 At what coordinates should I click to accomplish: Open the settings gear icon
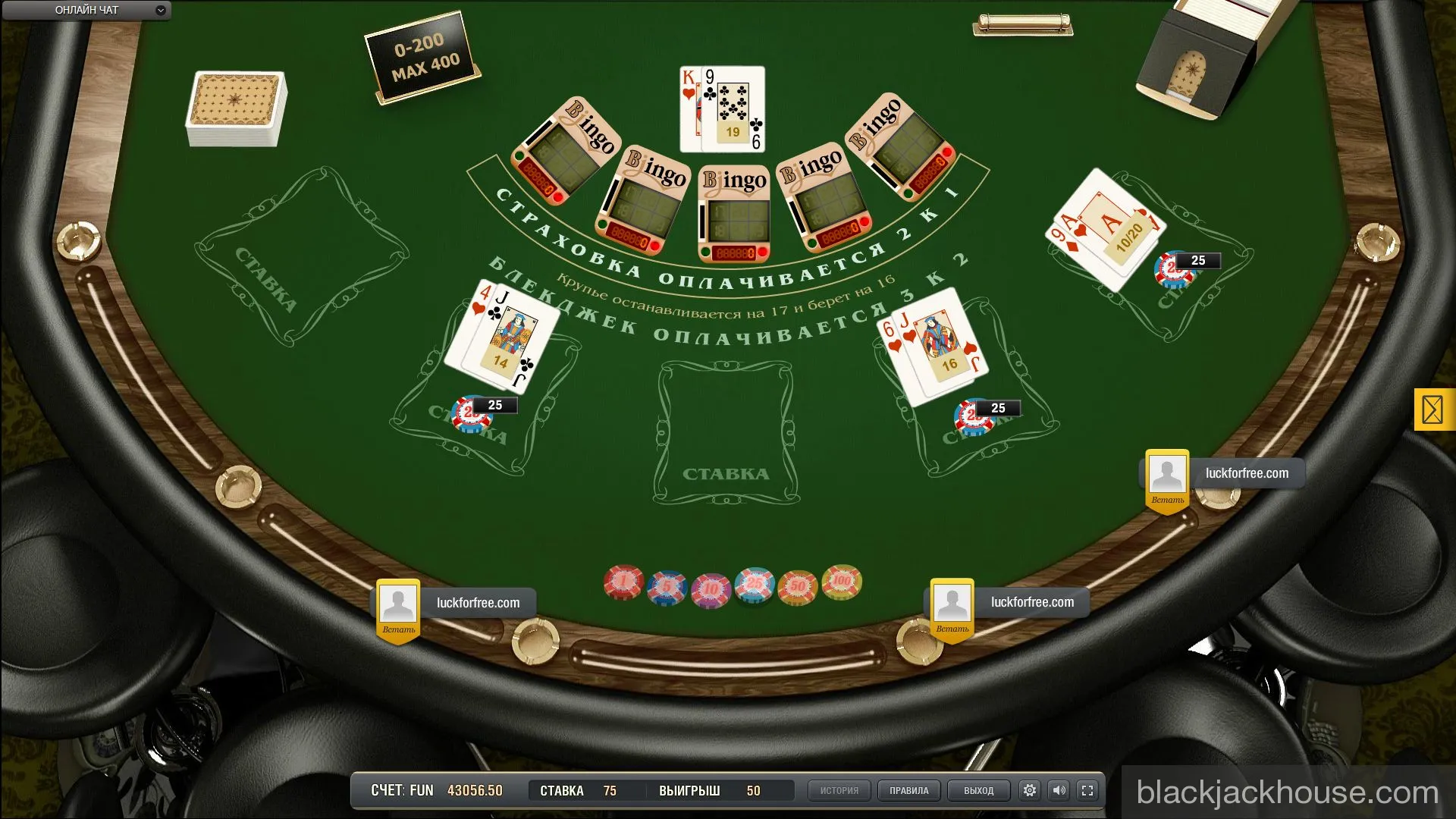click(1029, 789)
